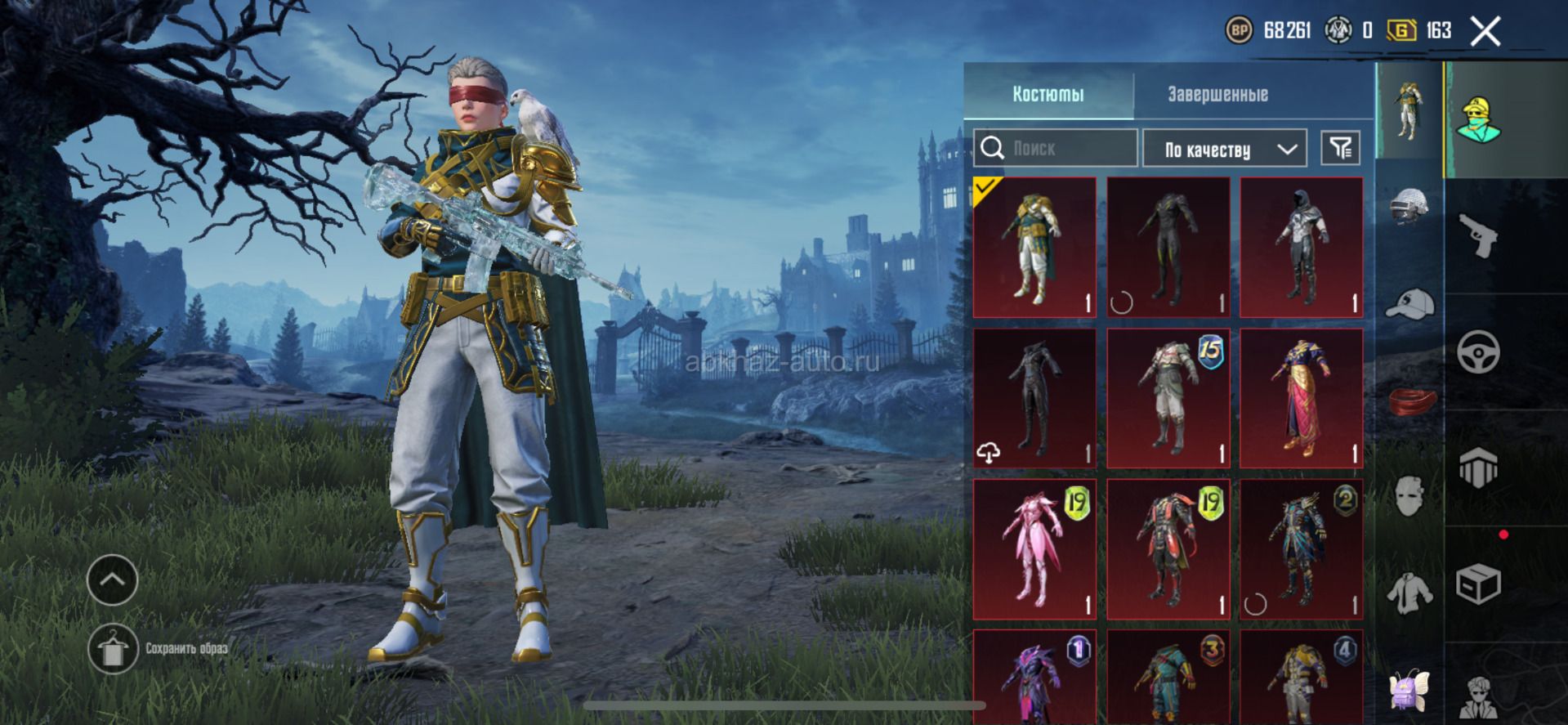
Task: Switch to the Завершенные tab
Action: point(1217,94)
